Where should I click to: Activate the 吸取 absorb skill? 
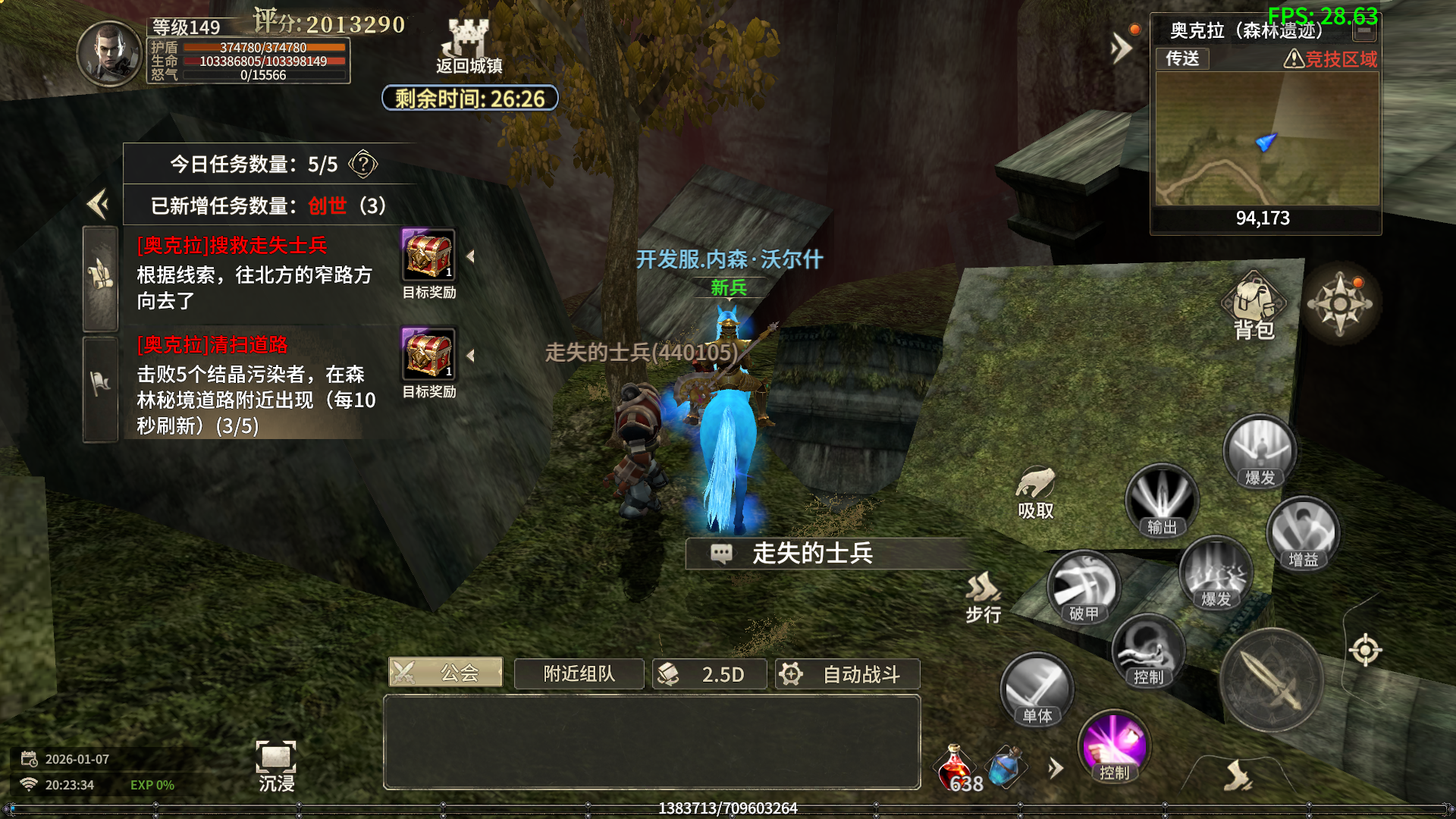(x=1036, y=493)
